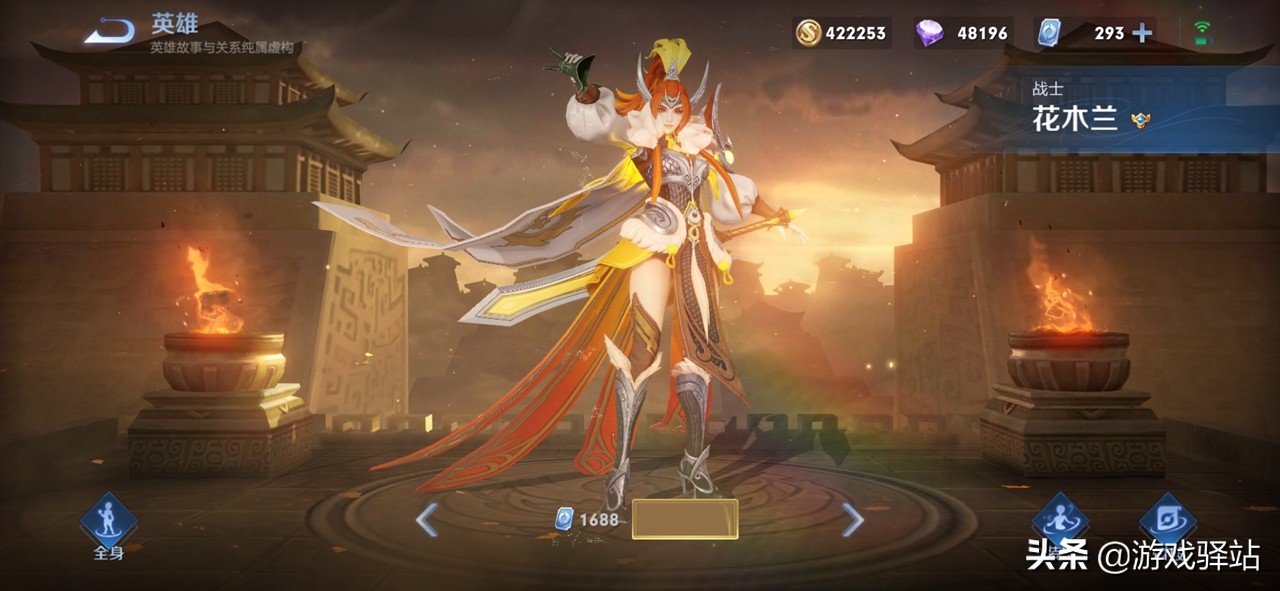Show the previous skin with the left arrow
The height and width of the screenshot is (591, 1280).
427,520
